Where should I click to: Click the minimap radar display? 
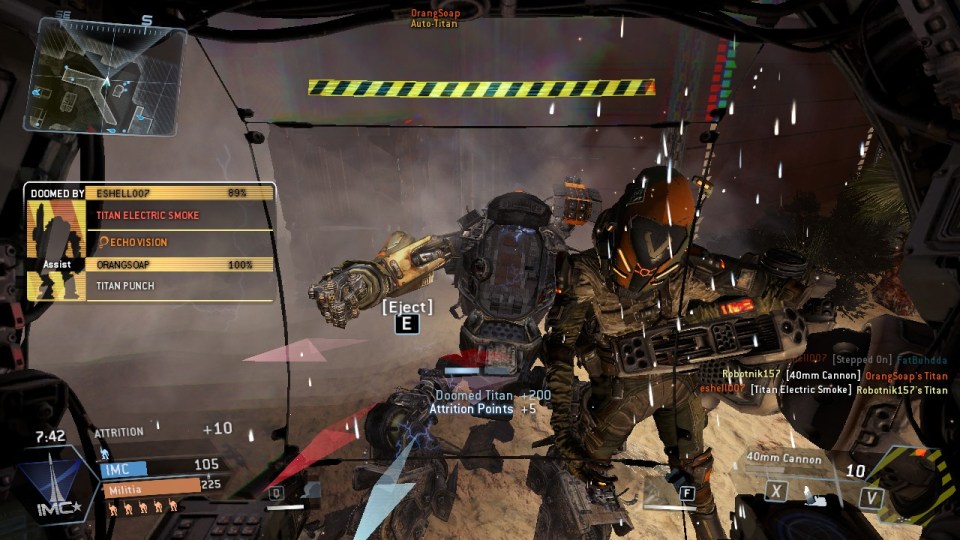pyautogui.click(x=105, y=75)
